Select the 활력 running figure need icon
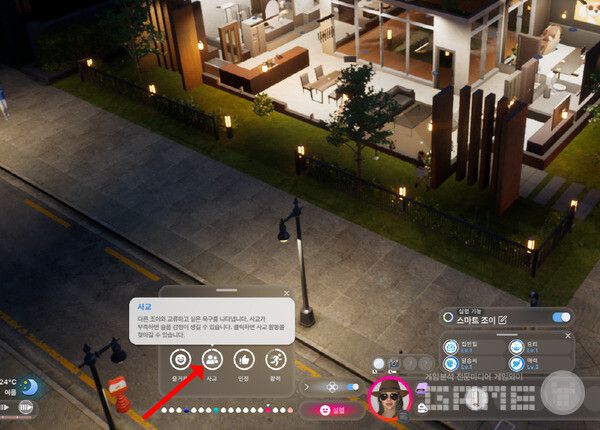This screenshot has height=430, width=600. [x=274, y=359]
